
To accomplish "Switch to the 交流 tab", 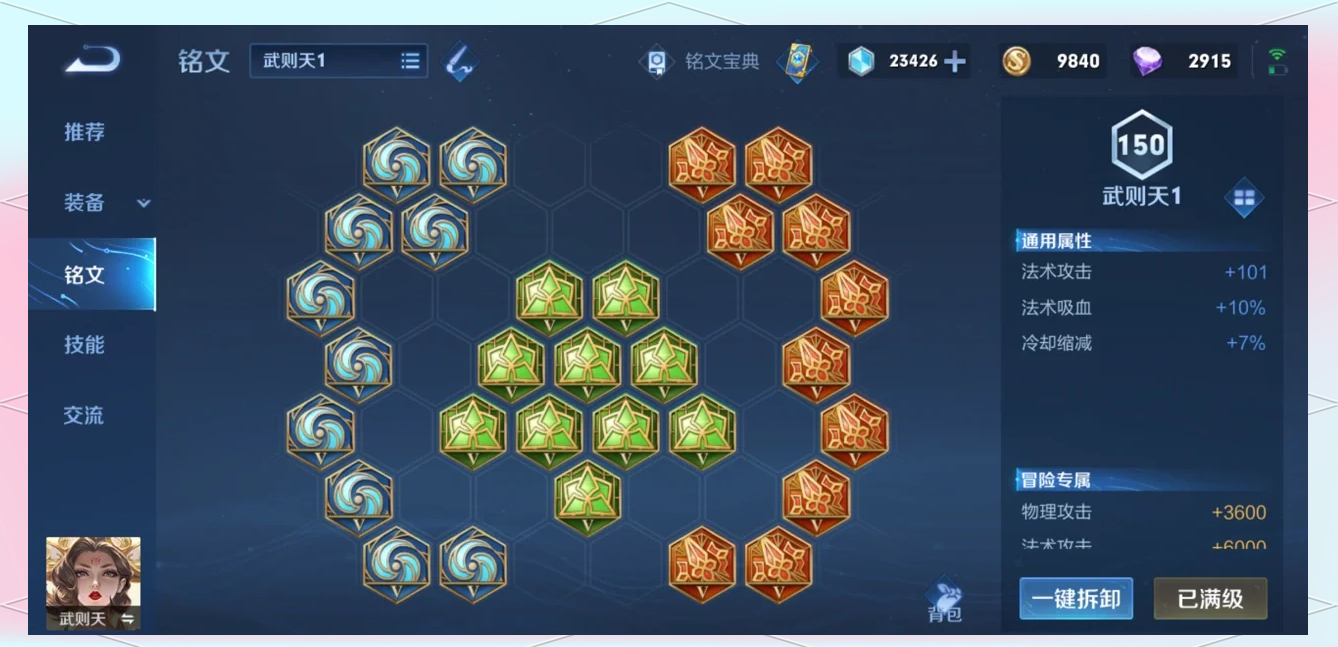I will (84, 415).
